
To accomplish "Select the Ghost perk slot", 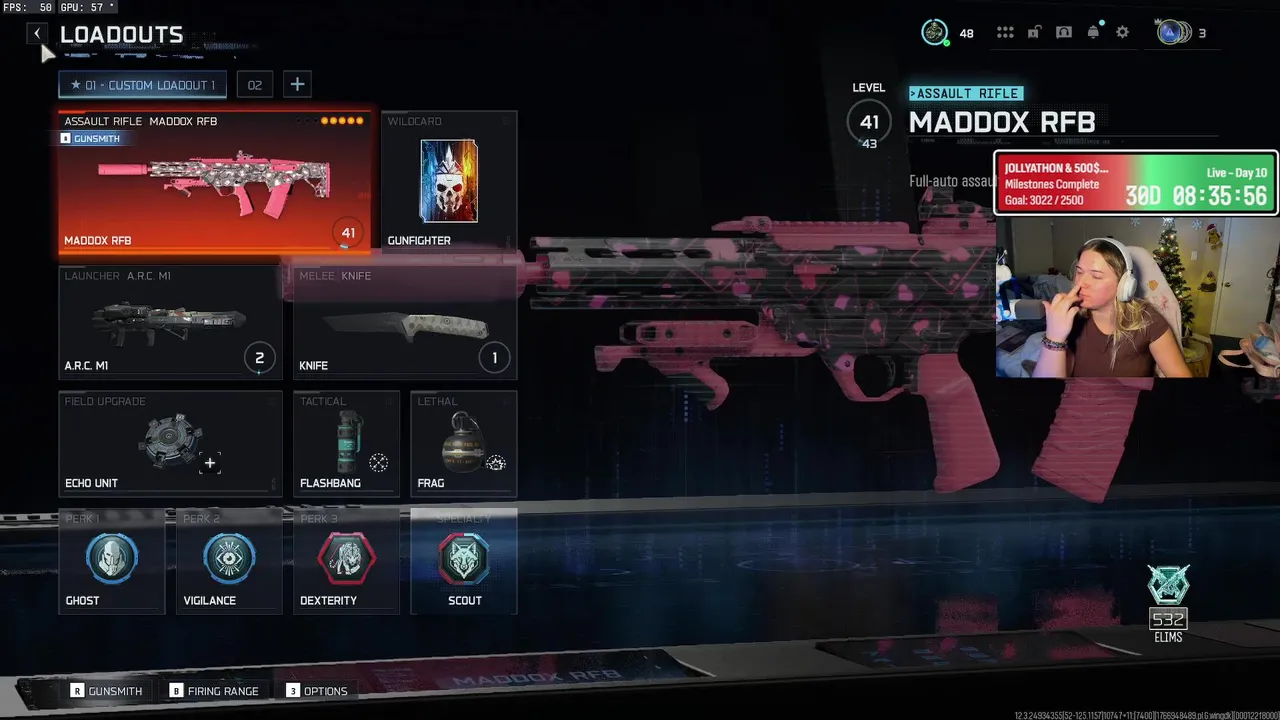I will [x=111, y=561].
